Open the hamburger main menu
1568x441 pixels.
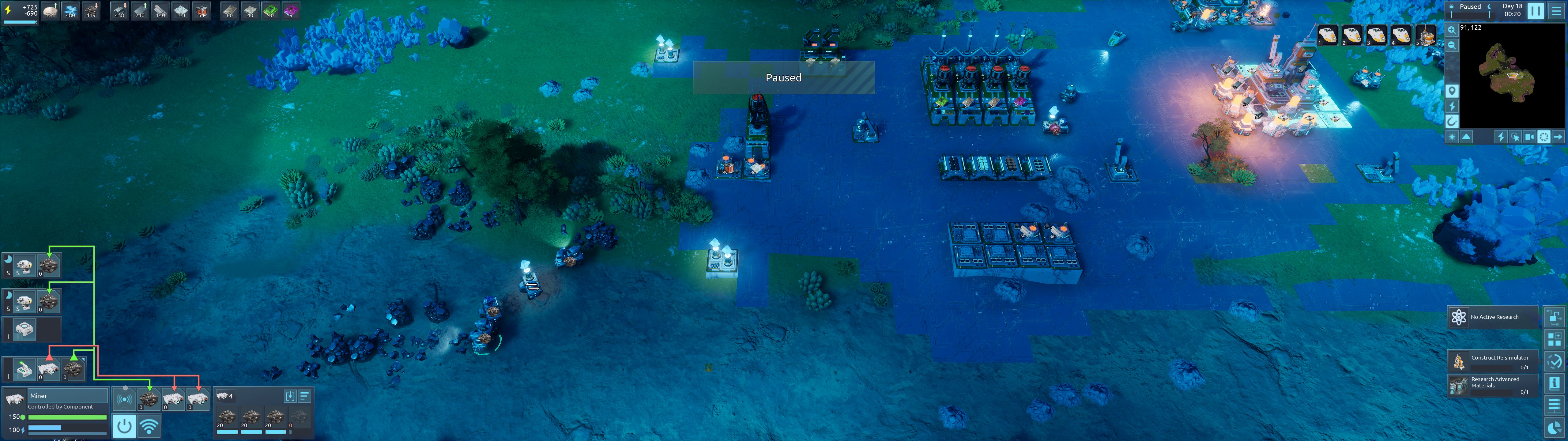1556,10
